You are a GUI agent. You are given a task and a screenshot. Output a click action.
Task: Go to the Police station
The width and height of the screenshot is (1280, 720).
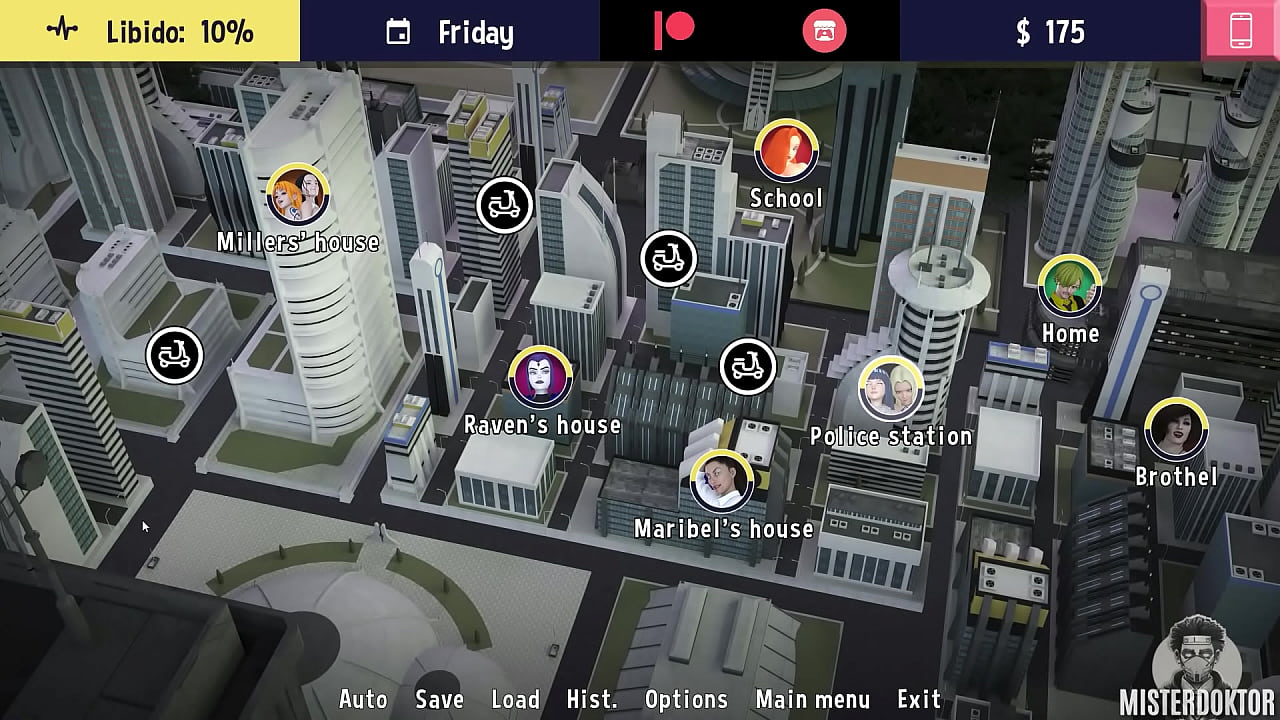click(x=890, y=388)
